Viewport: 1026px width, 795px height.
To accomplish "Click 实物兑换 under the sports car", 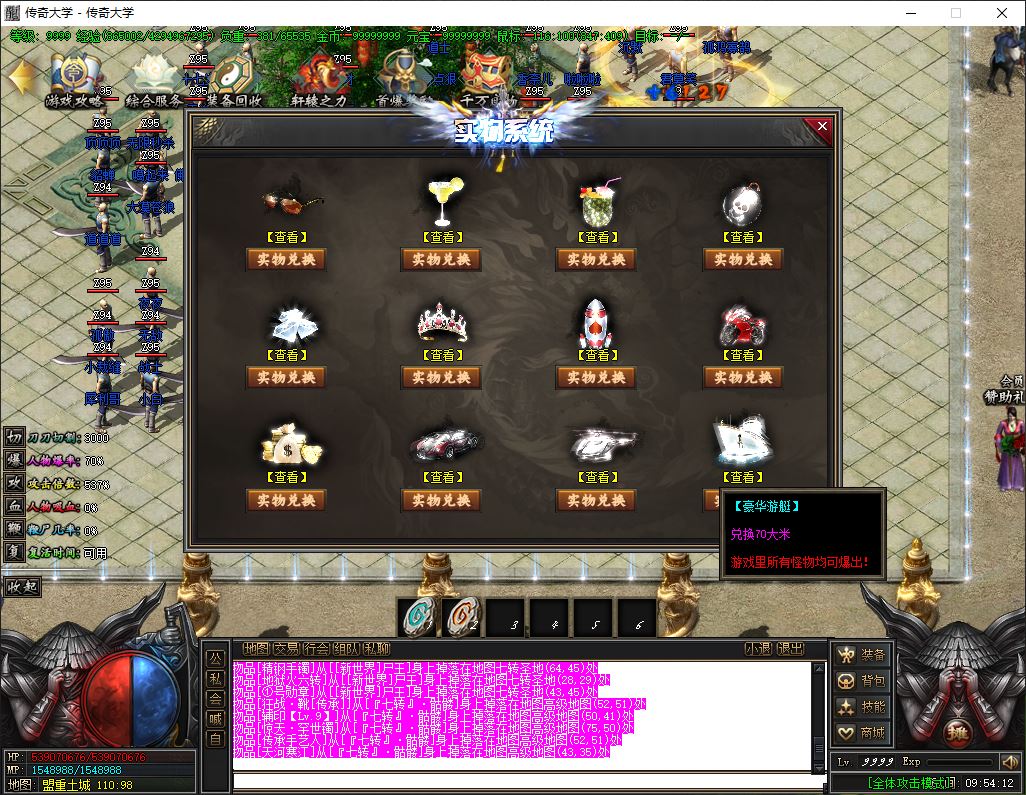I will click(x=441, y=500).
